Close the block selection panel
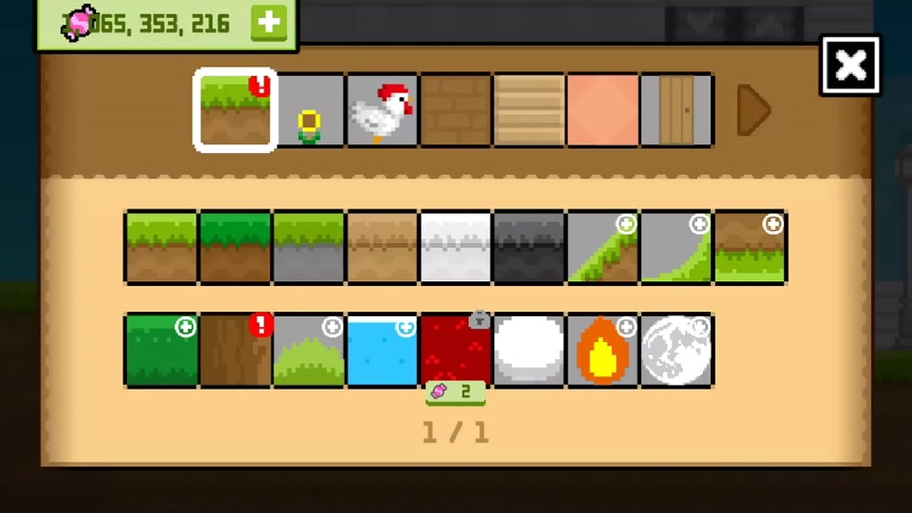This screenshot has width=912, height=513. [x=850, y=66]
